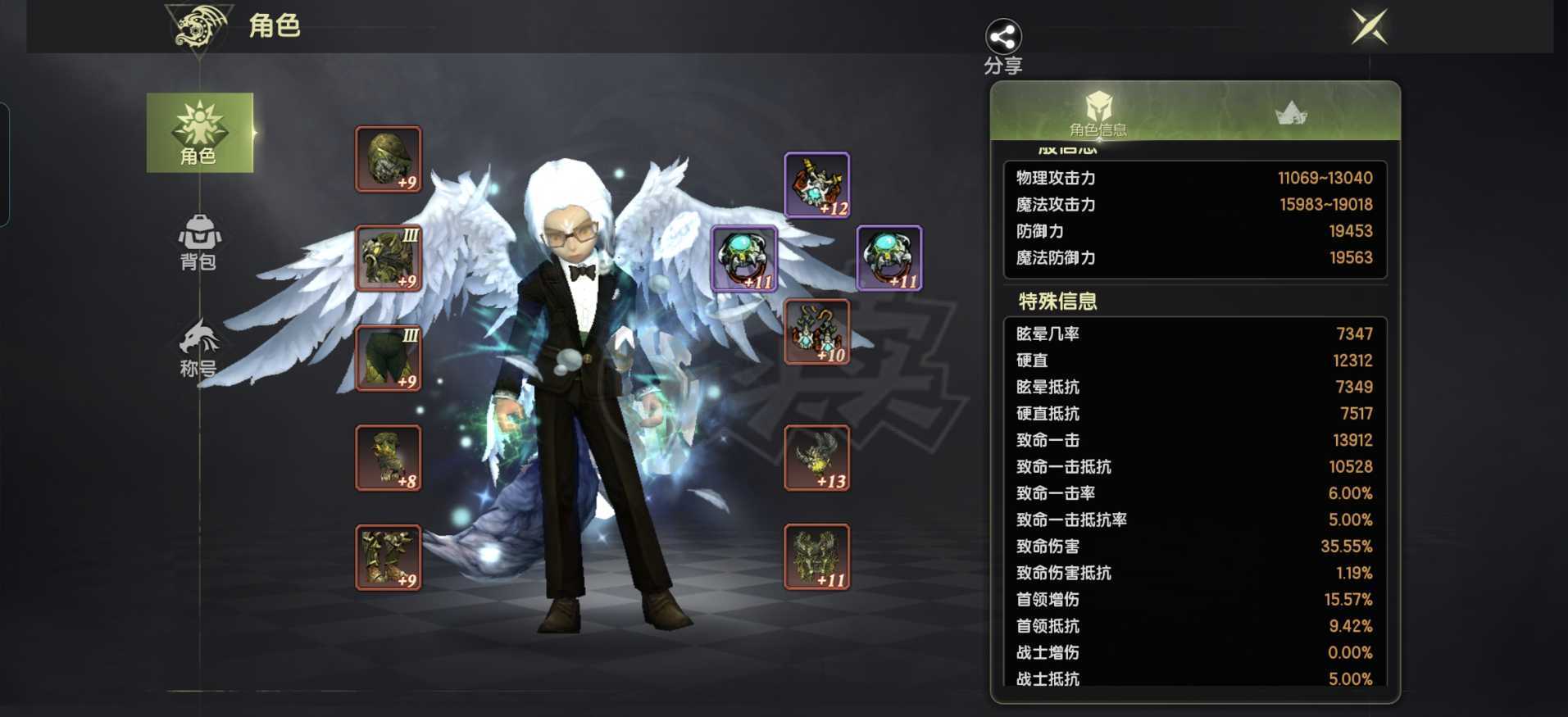Select the +11 secondary weapon slot
1568x717 pixels.
click(x=816, y=557)
